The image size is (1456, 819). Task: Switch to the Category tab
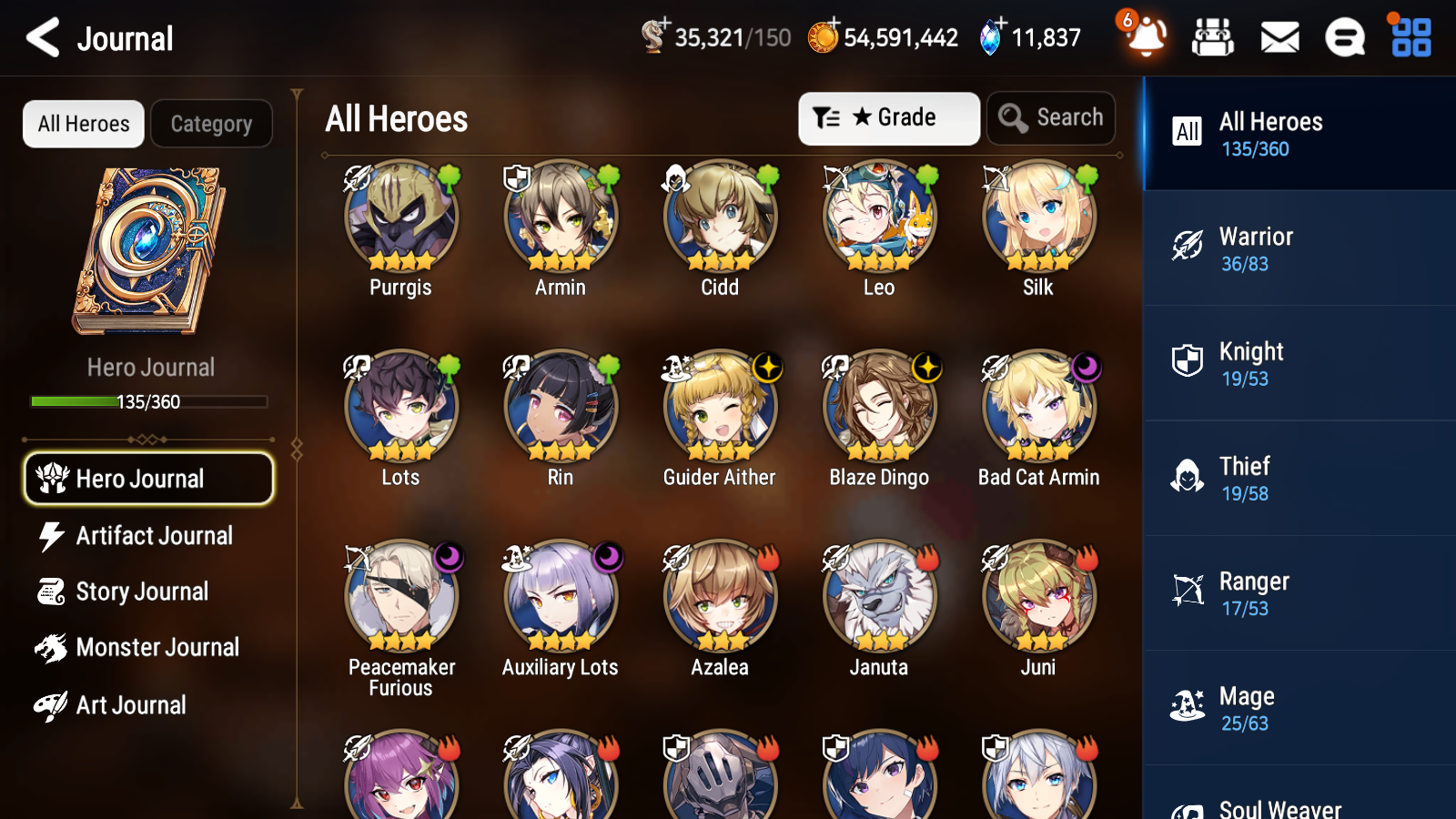click(211, 124)
